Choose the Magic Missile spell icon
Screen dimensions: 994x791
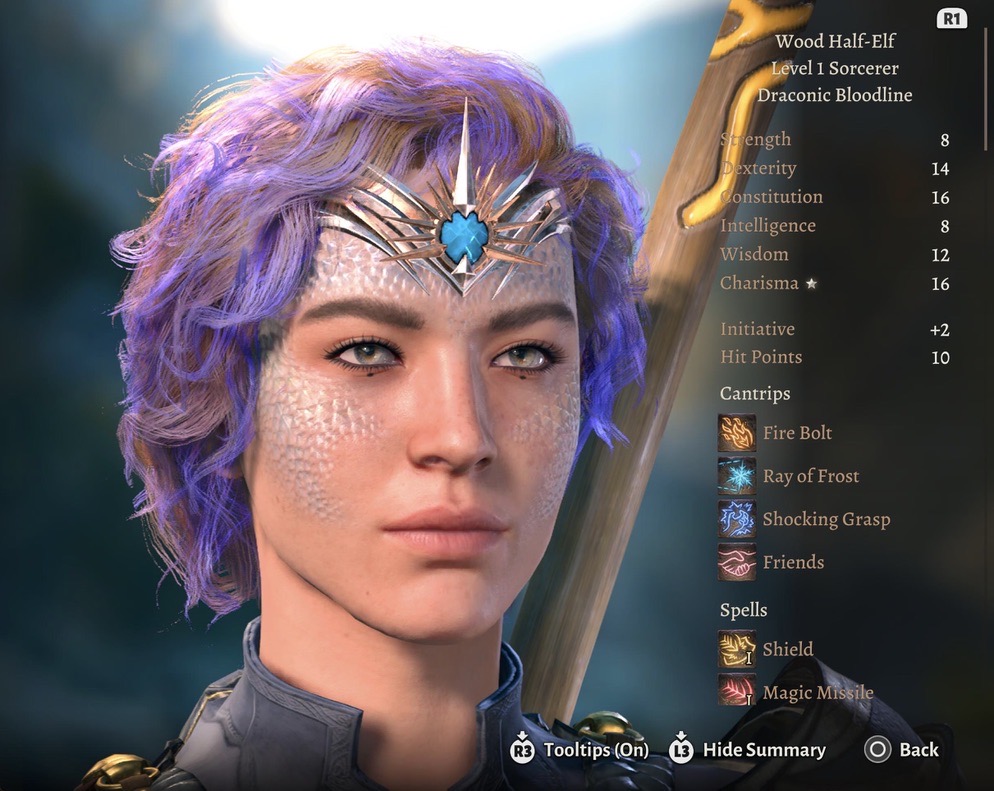[737, 692]
